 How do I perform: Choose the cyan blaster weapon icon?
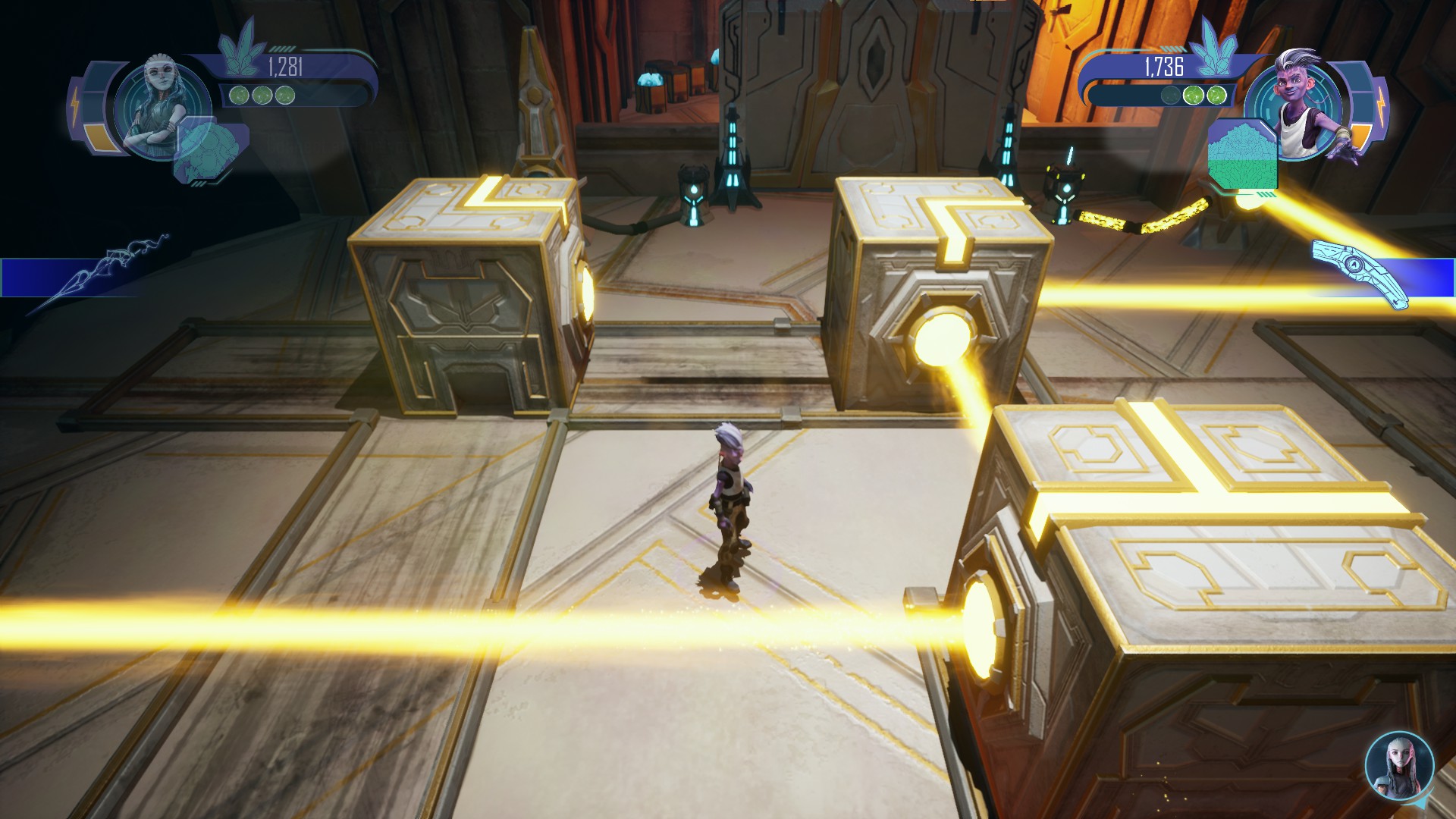click(1362, 270)
